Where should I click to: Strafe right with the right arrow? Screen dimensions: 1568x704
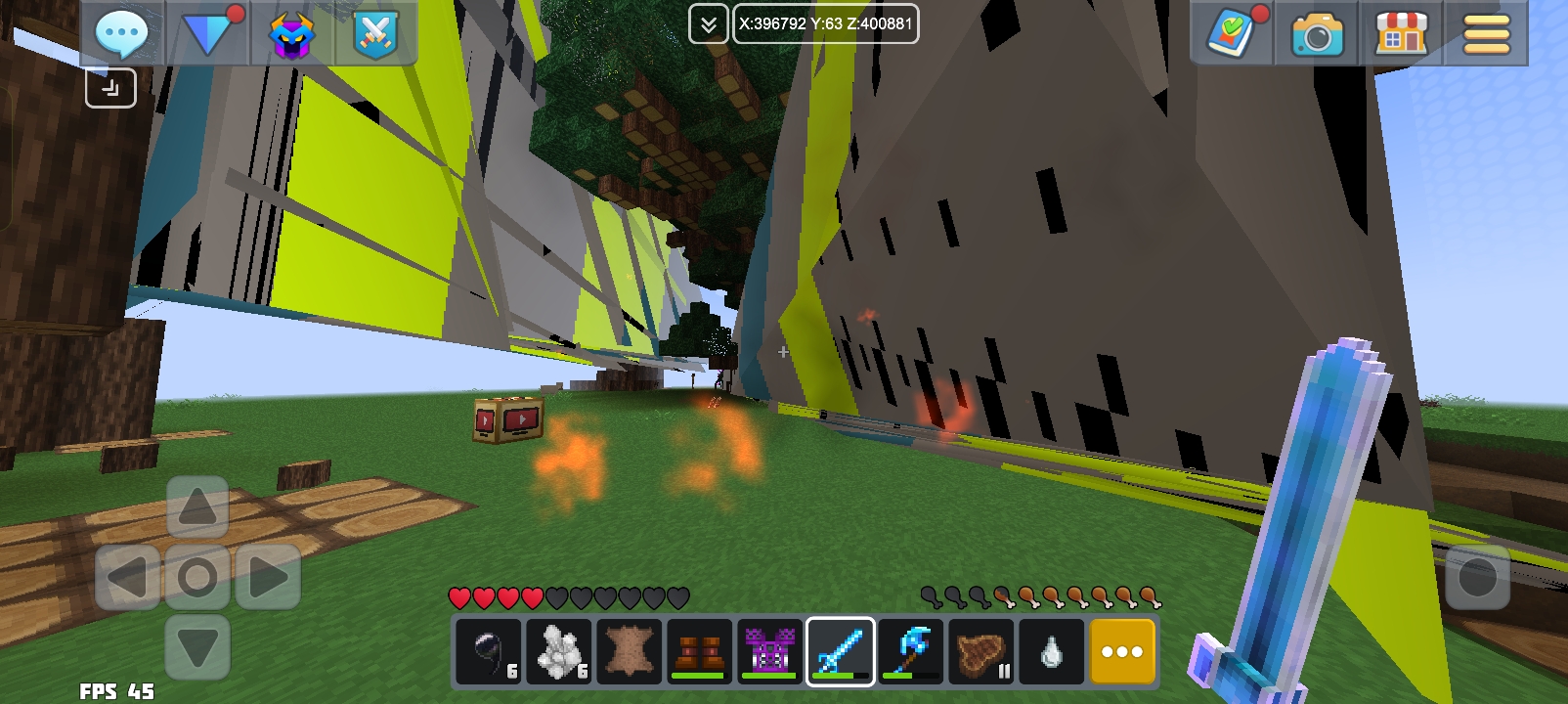tap(267, 577)
